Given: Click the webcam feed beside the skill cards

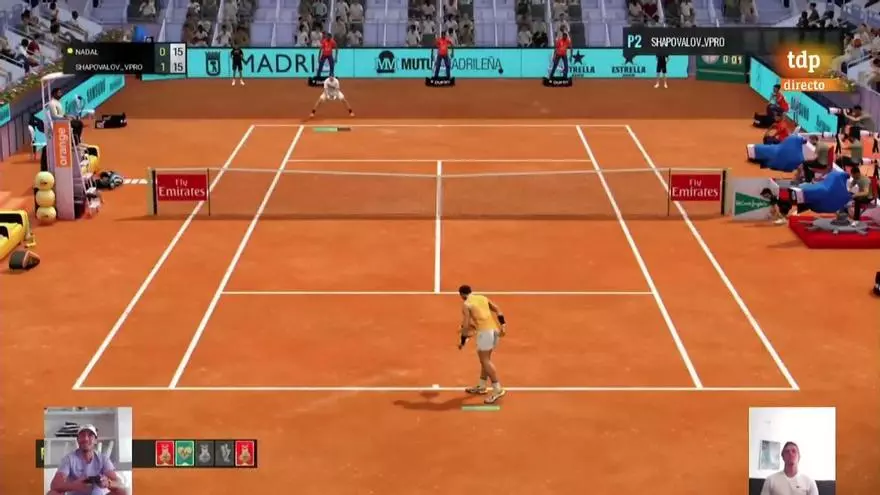Looking at the screenshot, I should [88, 450].
